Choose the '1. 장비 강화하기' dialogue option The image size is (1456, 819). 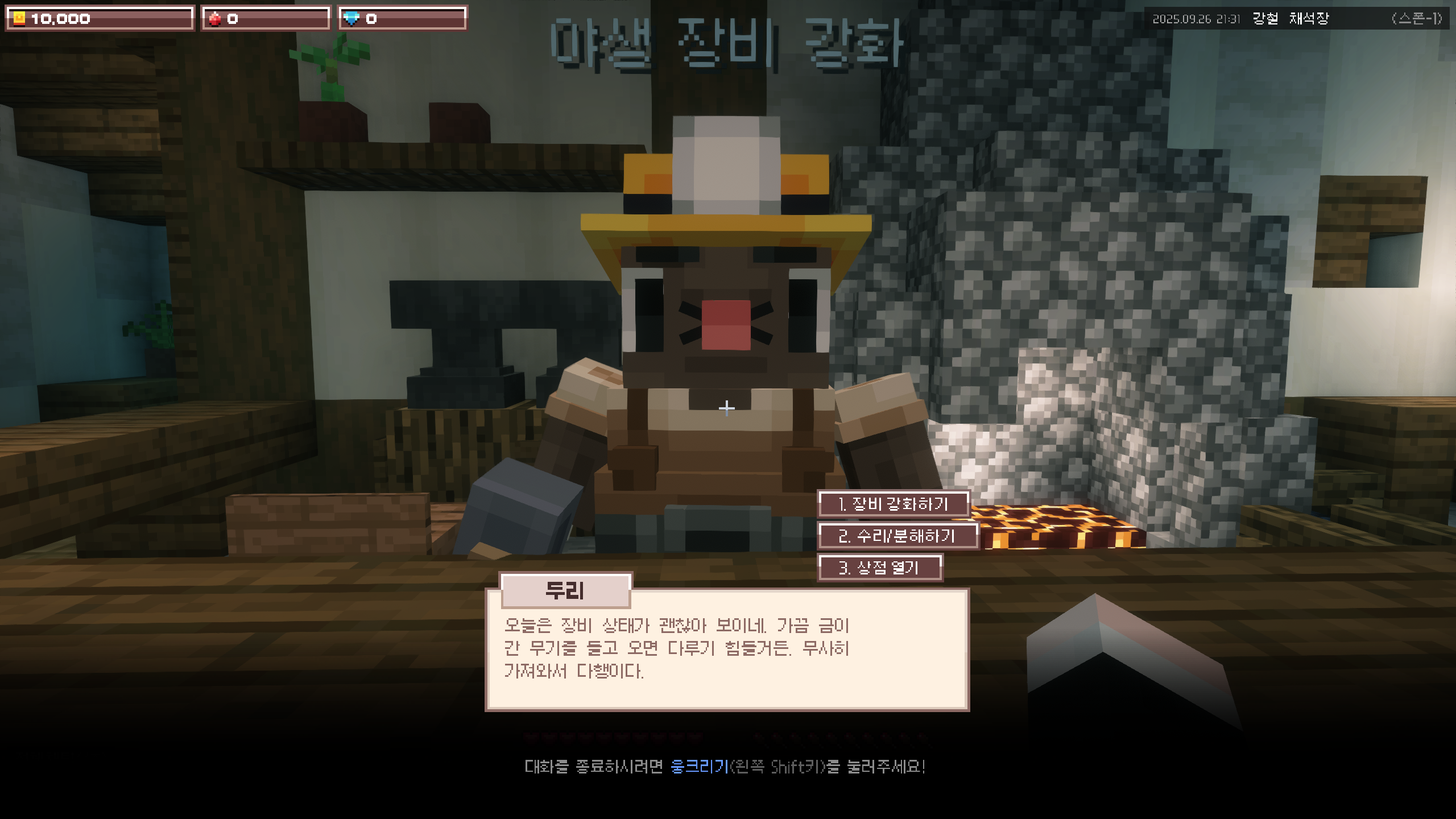tap(893, 504)
